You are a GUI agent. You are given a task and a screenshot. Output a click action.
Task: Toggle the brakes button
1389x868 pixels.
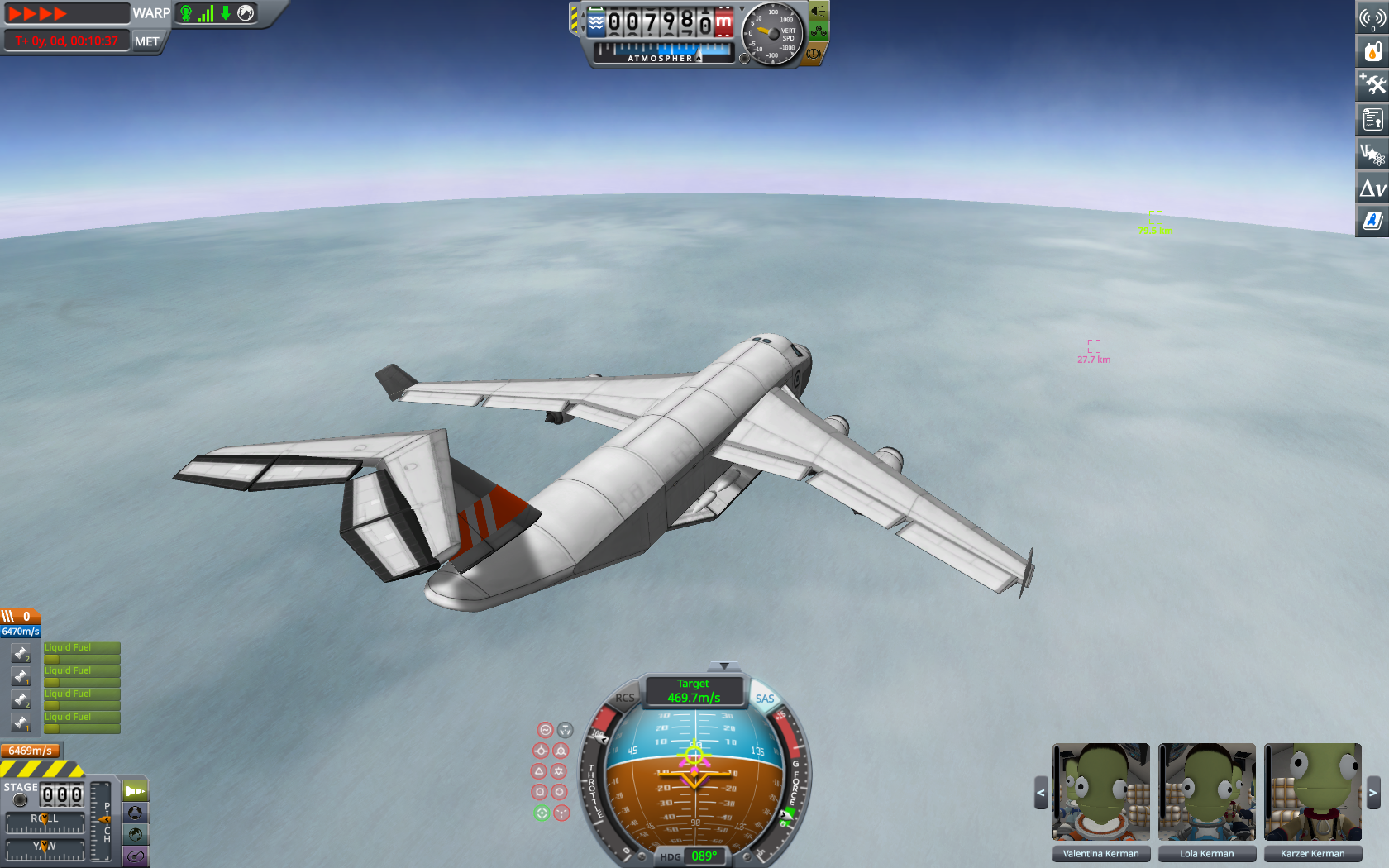click(x=814, y=54)
